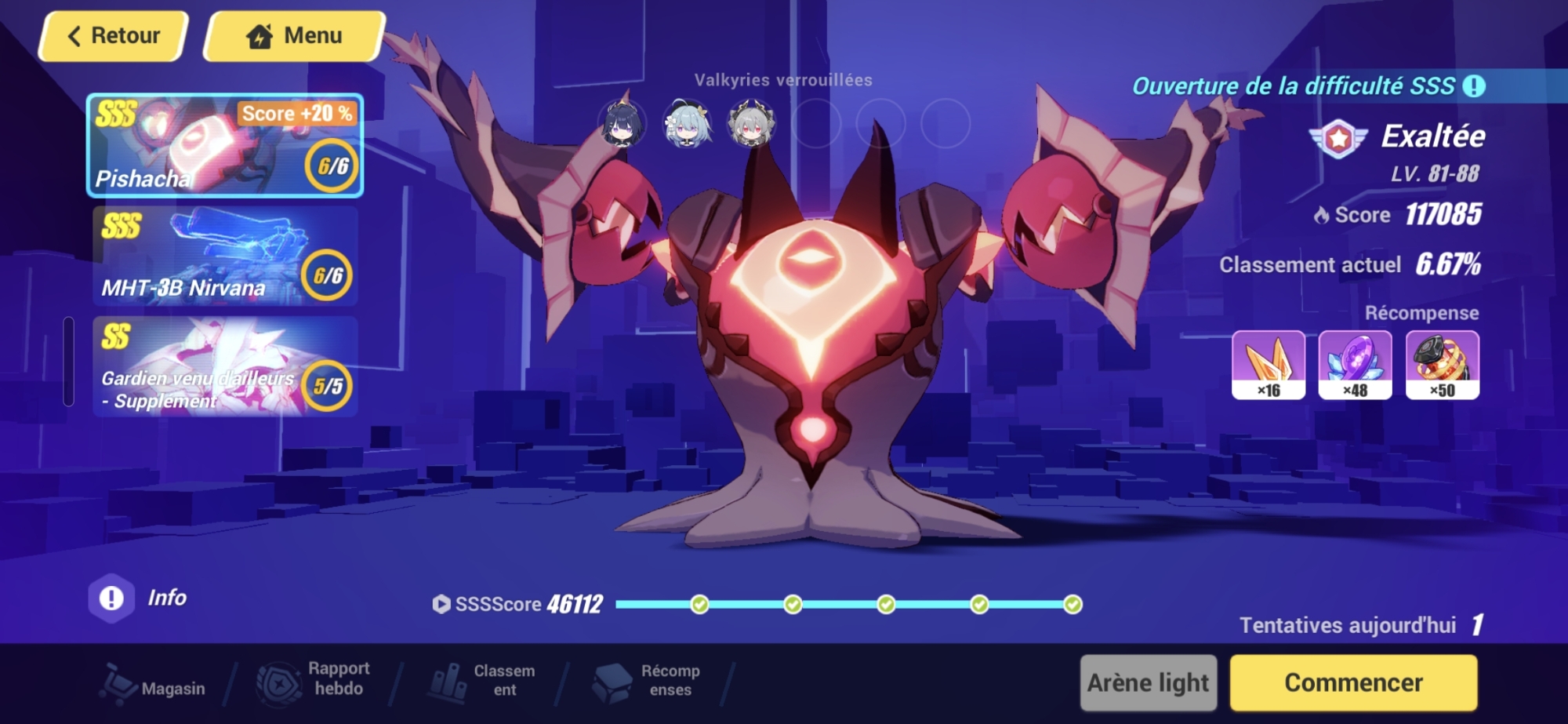Inspect the x50 black-and-gold reward item
This screenshot has width=1568, height=724.
tap(1442, 365)
